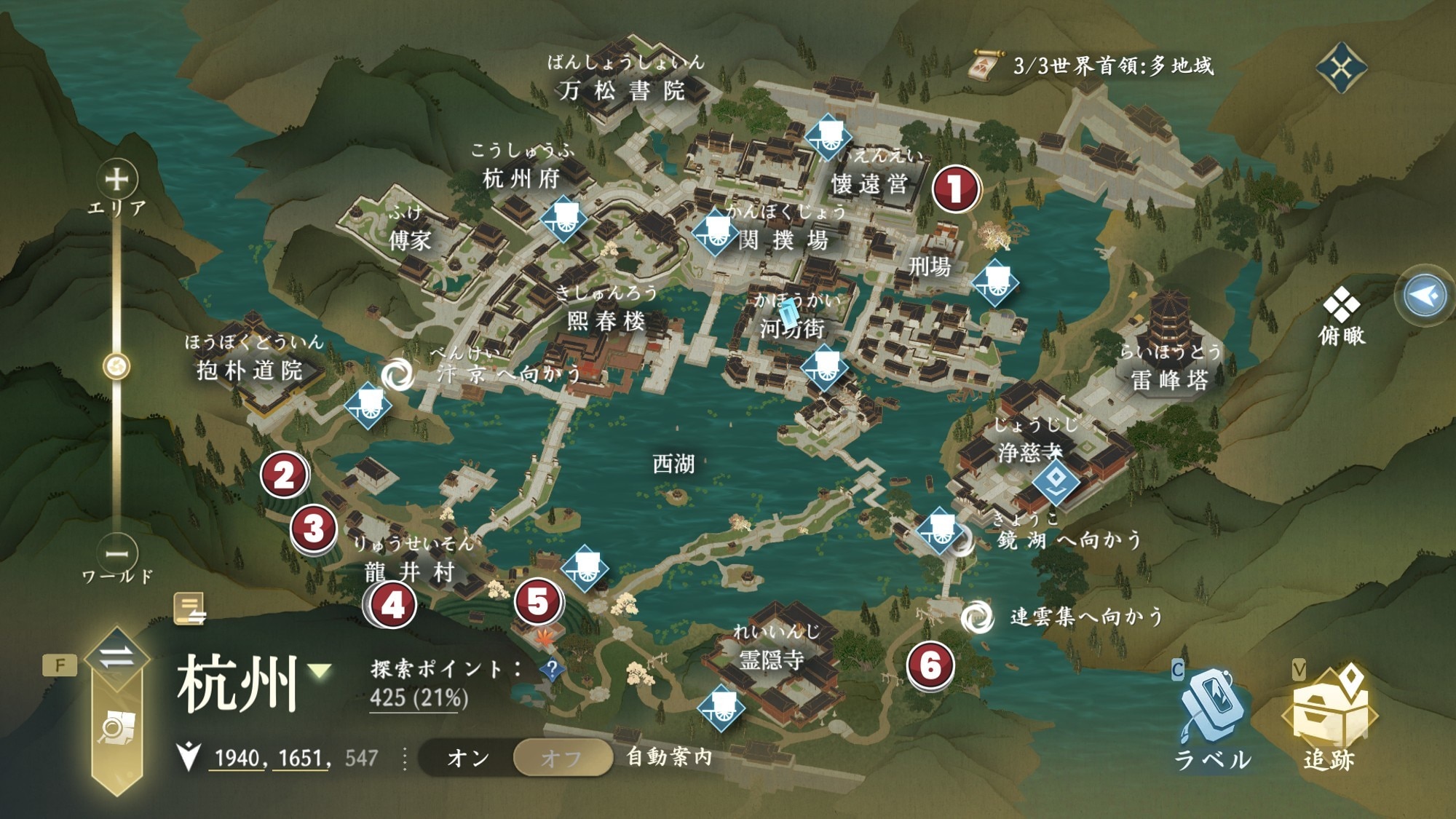Open the 追跡 tracking chest
This screenshot has width=1456, height=819.
pos(1329,717)
